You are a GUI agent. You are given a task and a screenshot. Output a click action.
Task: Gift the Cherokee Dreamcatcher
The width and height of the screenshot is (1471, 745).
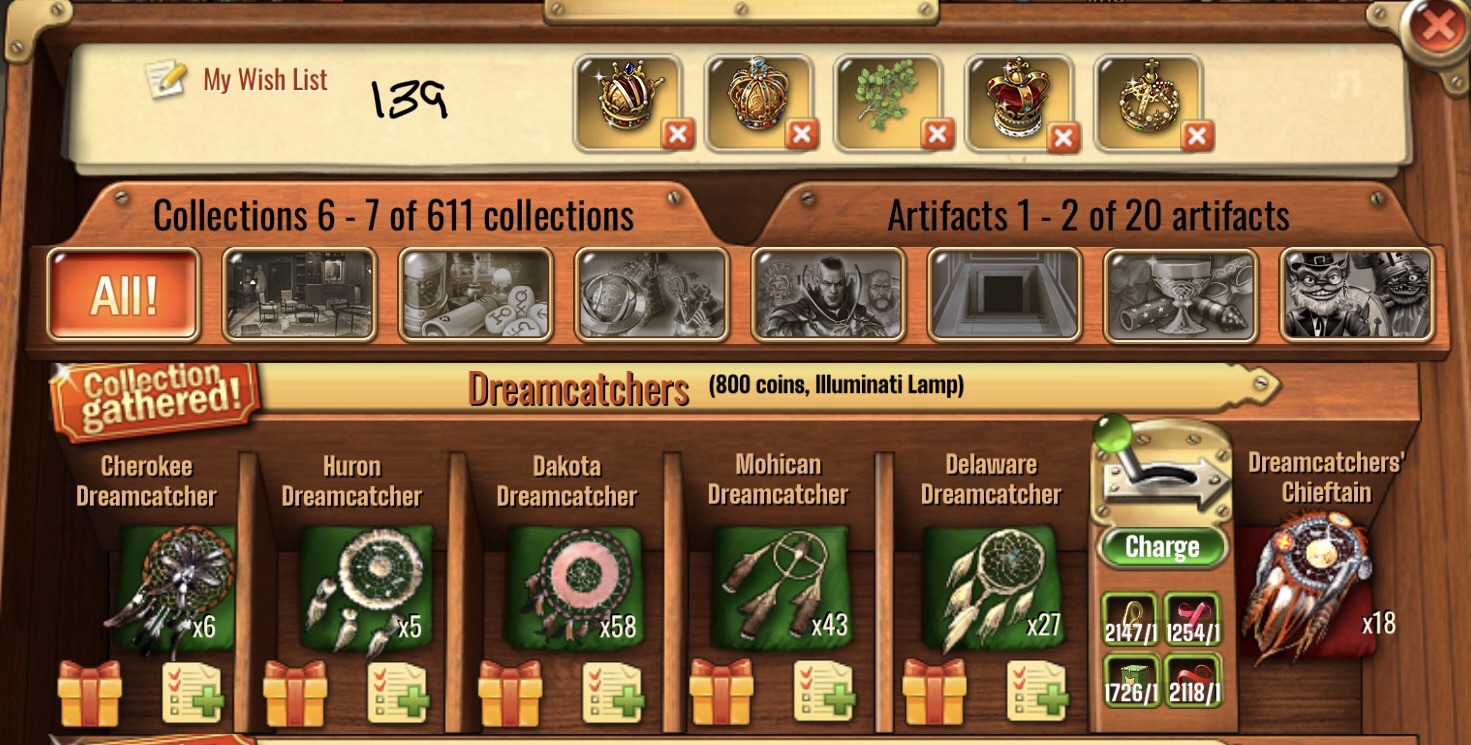tap(90, 692)
